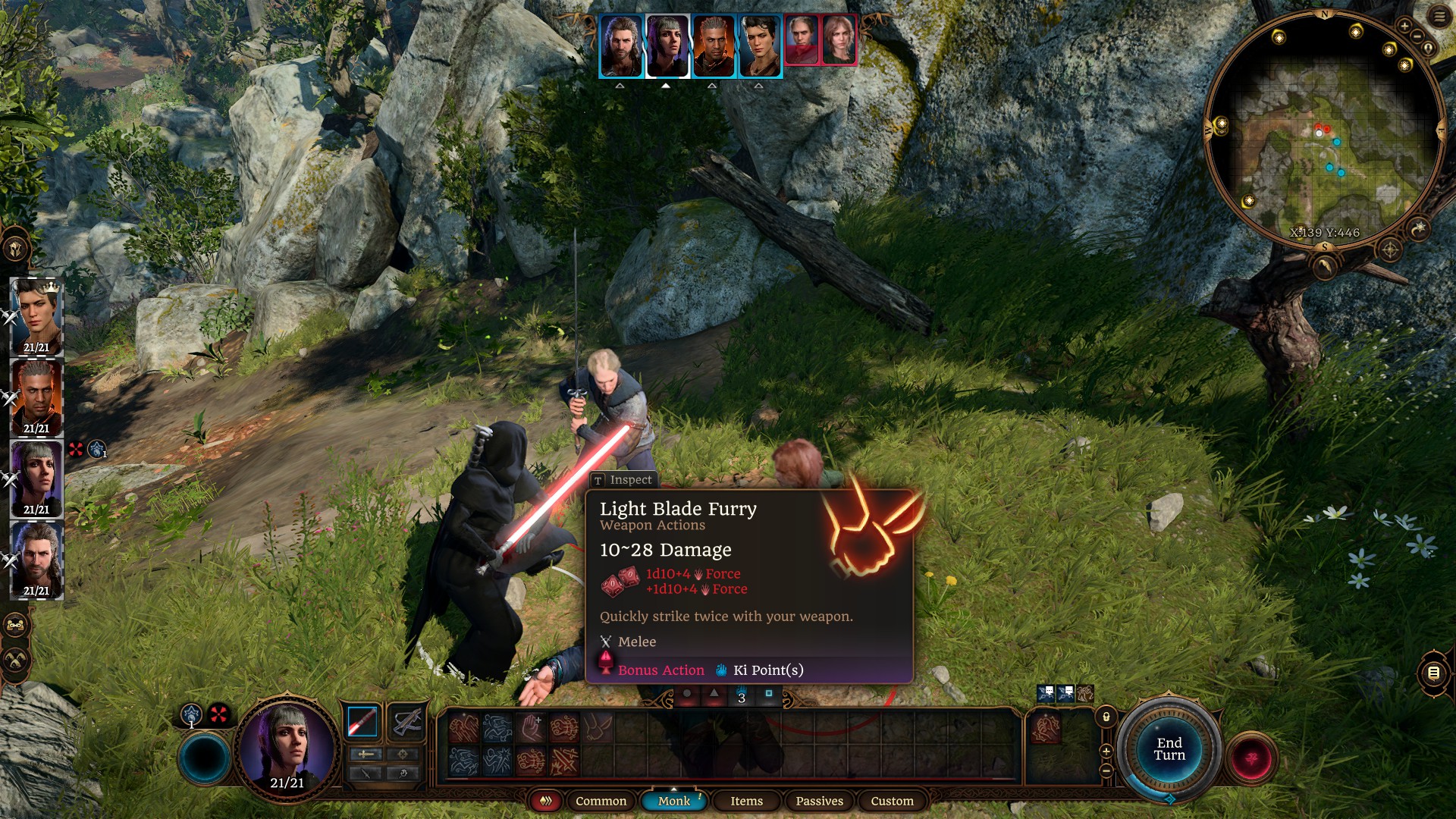Viewport: 1456px width, 819px height.
Task: Zoom in the minimap with plus button
Action: (x=1404, y=27)
